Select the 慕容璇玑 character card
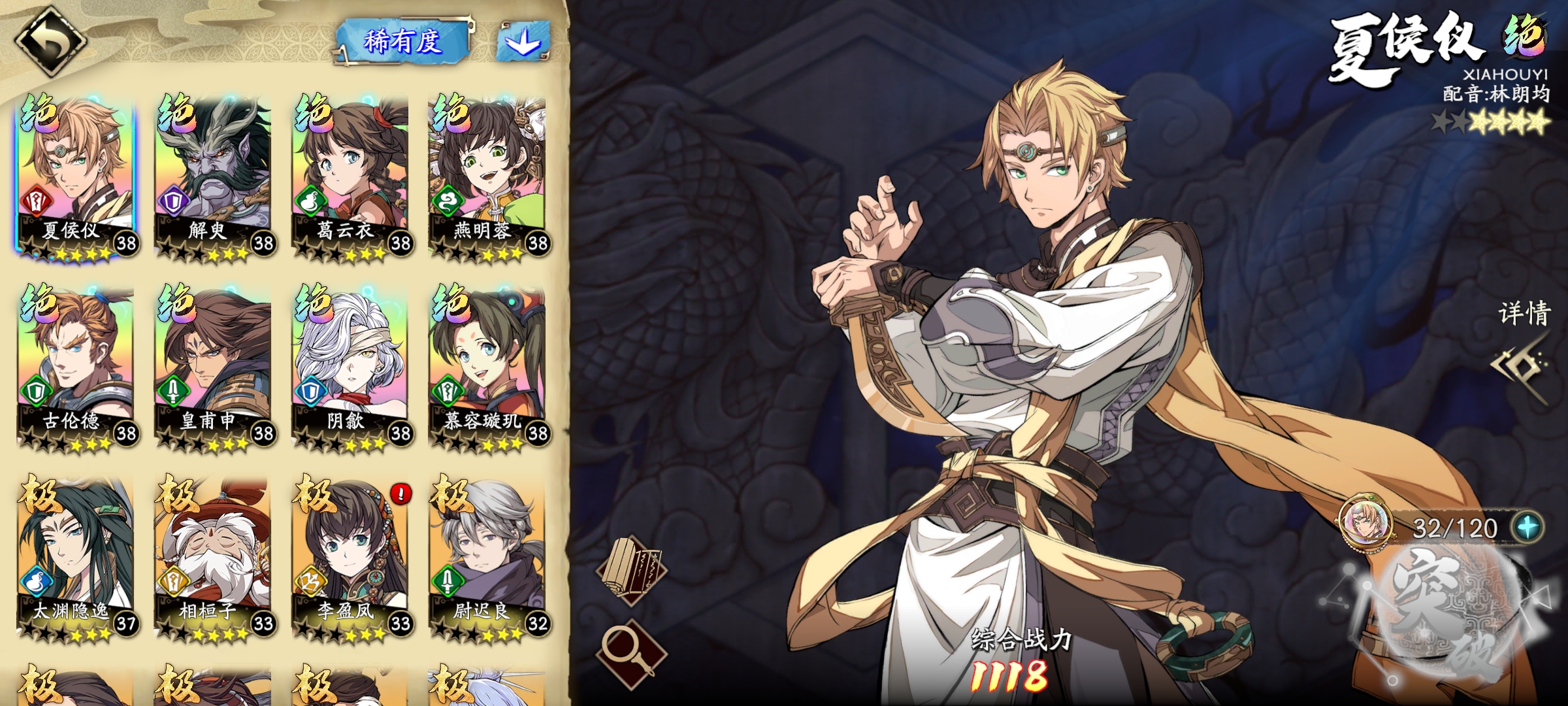This screenshot has height=706, width=1568. [487, 367]
